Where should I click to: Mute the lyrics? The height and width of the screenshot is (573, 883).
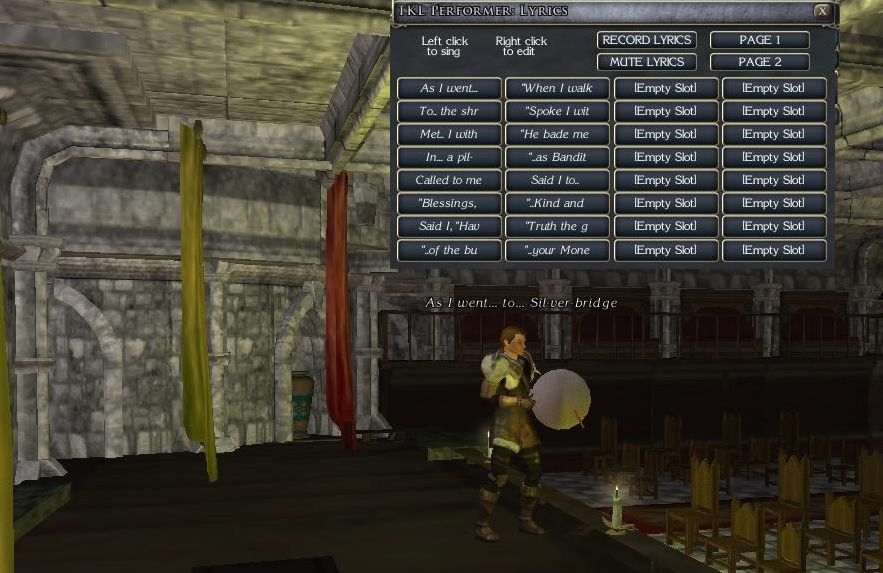point(647,62)
